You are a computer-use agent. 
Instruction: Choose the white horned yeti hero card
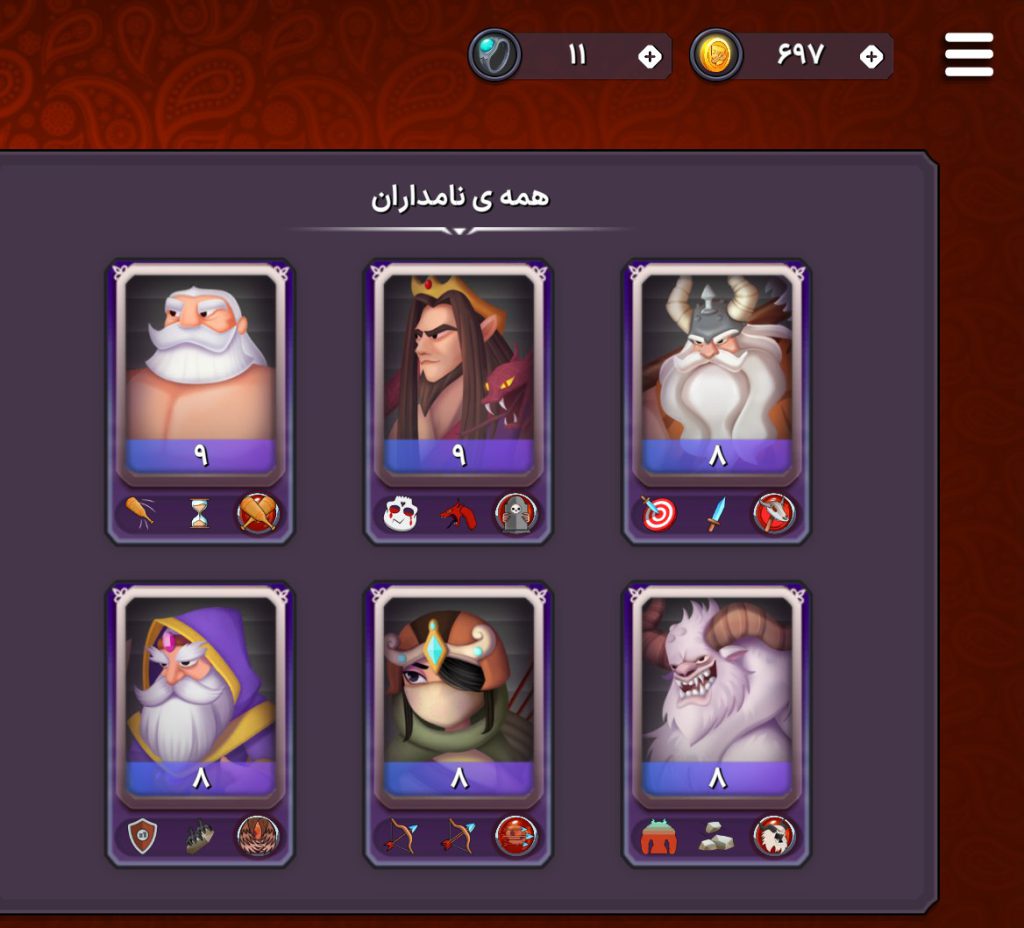716,692
